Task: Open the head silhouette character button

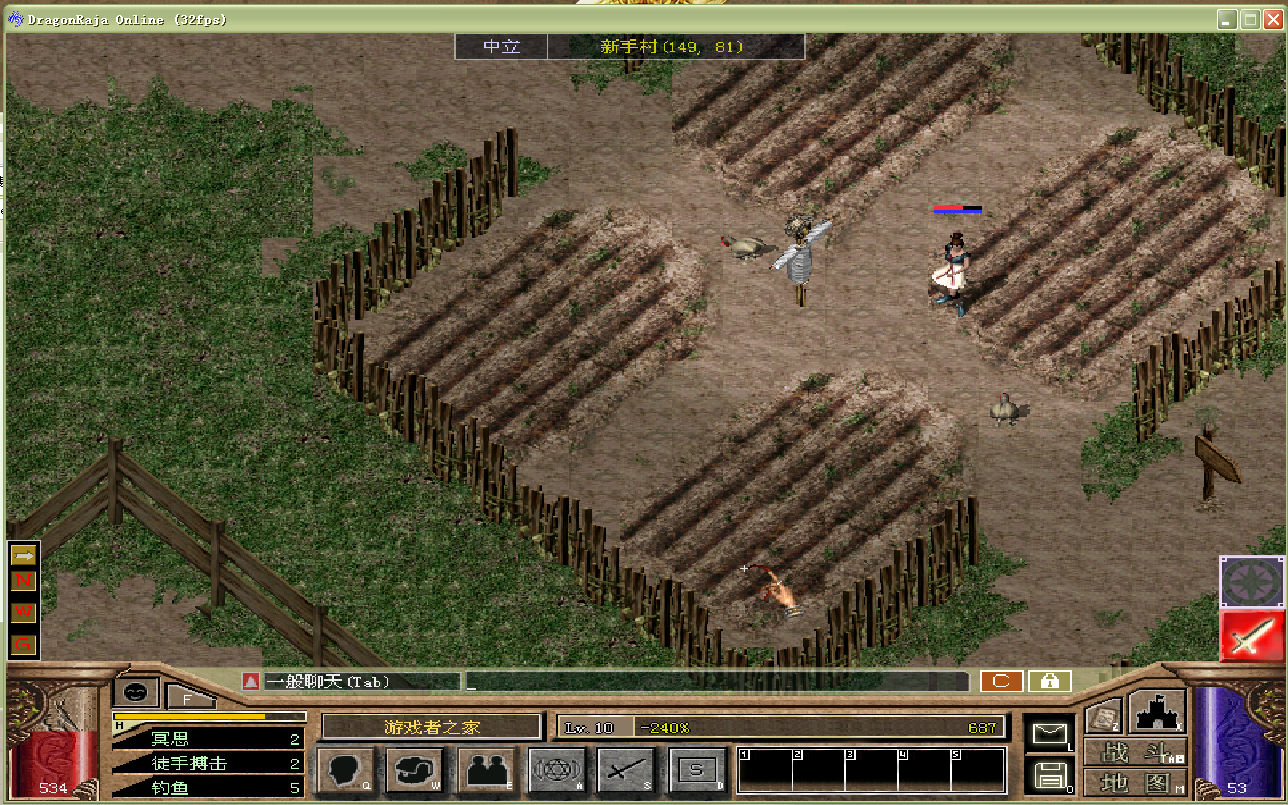Action: tap(345, 770)
